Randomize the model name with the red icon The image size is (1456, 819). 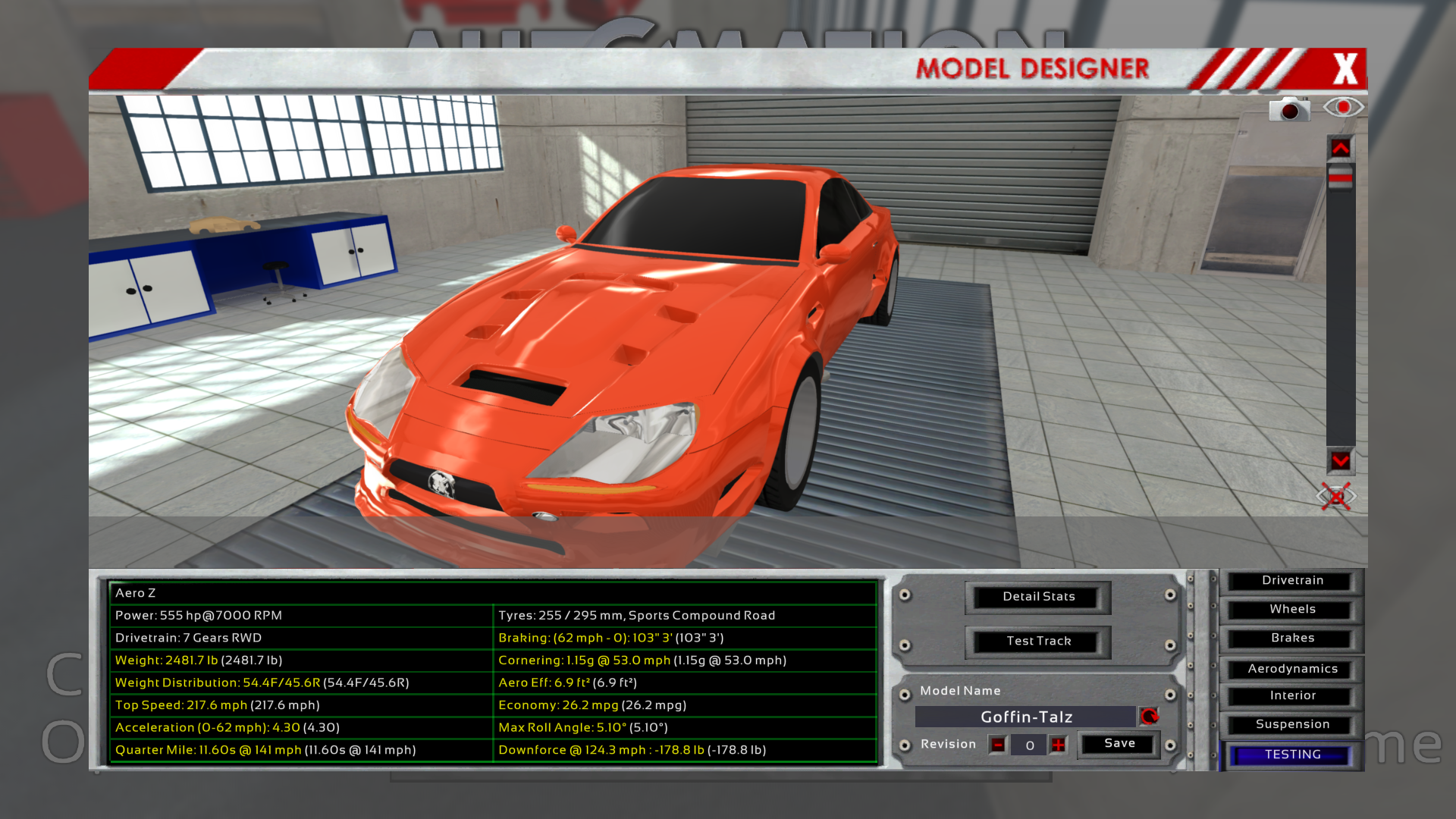[1150, 717]
